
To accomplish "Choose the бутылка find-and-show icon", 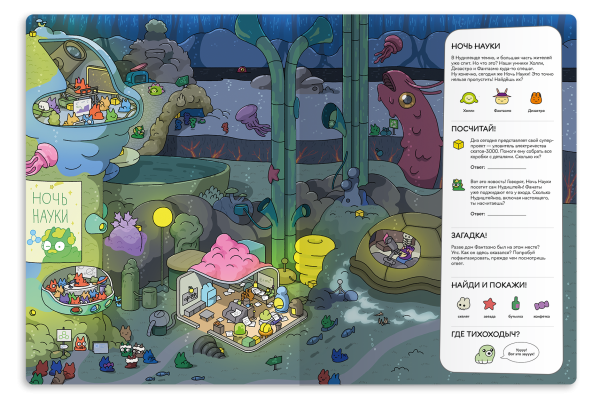I will (517, 304).
